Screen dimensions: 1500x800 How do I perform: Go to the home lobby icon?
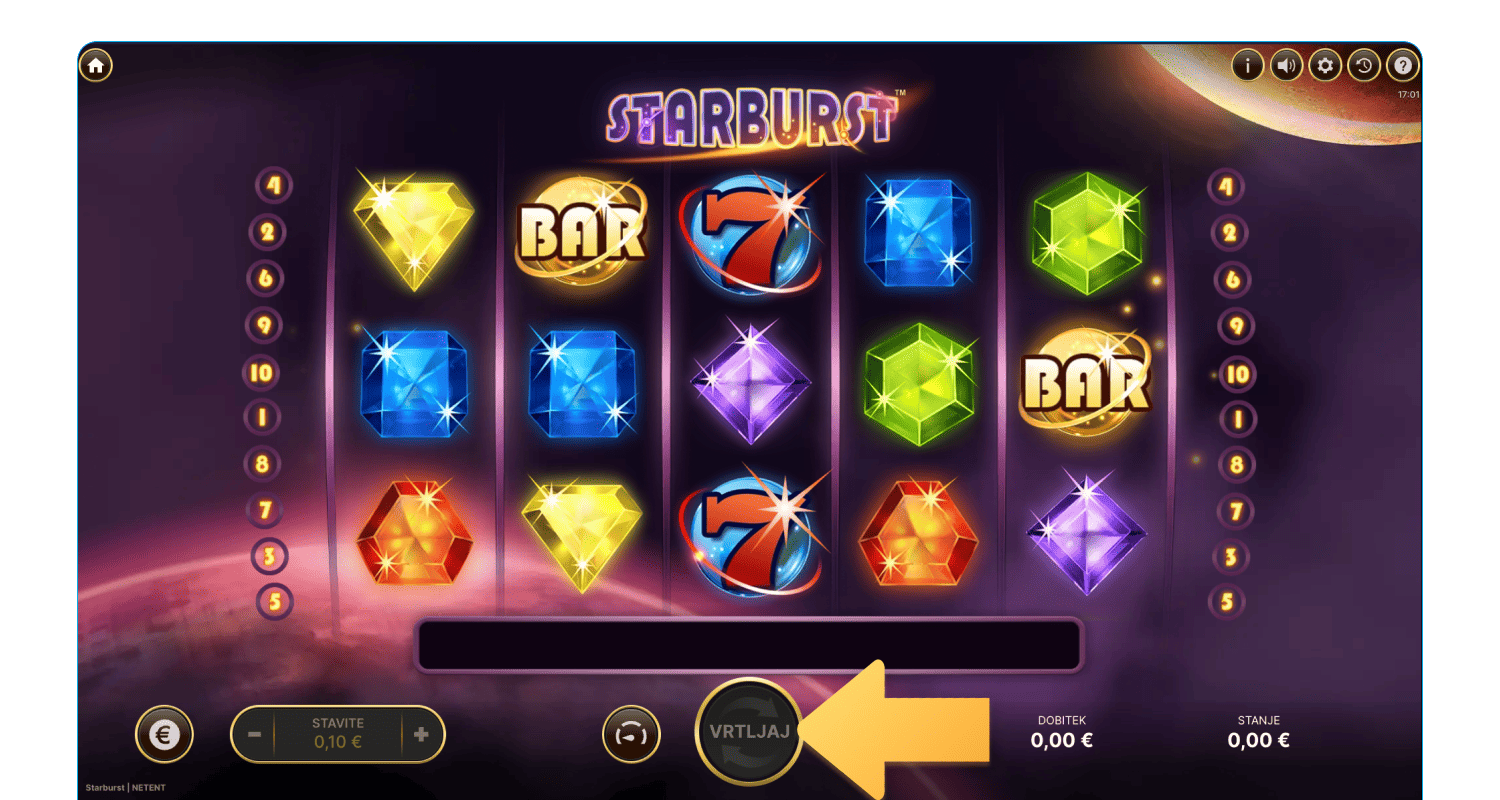click(x=96, y=66)
